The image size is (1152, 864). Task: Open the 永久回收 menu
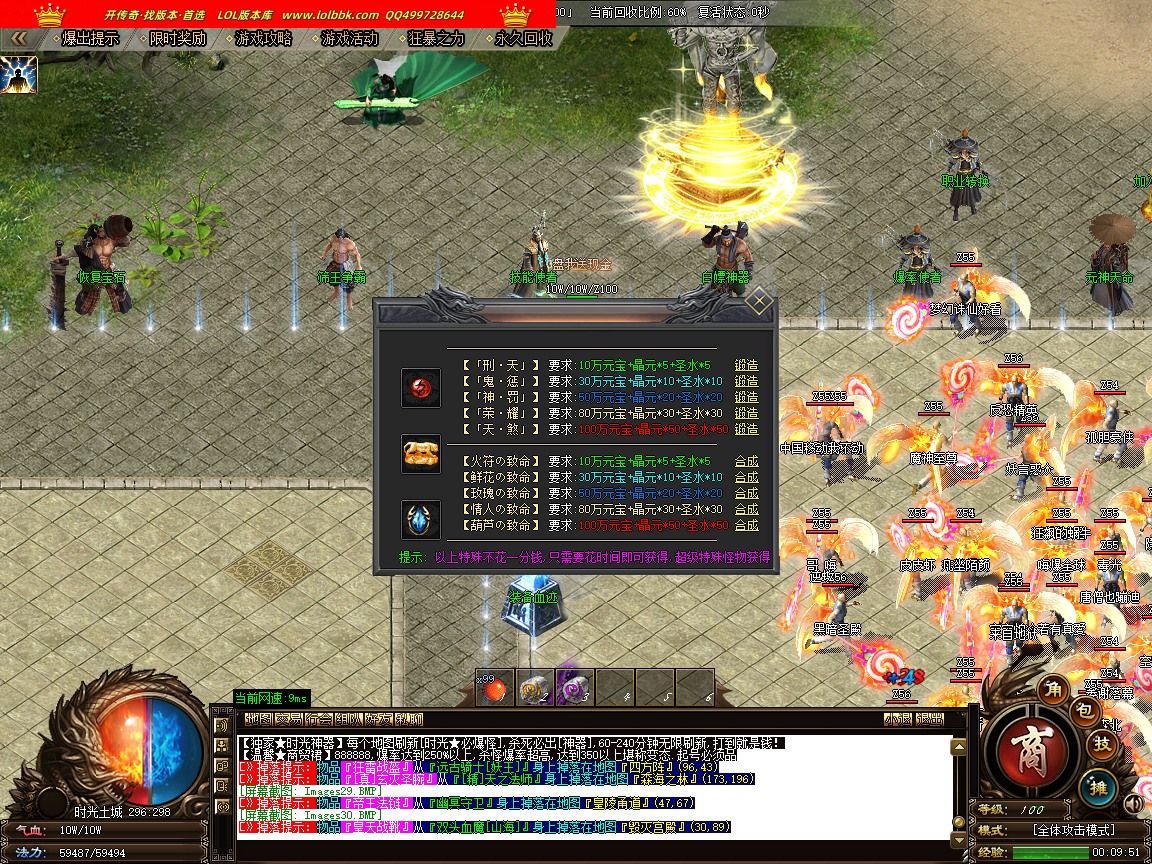click(522, 39)
